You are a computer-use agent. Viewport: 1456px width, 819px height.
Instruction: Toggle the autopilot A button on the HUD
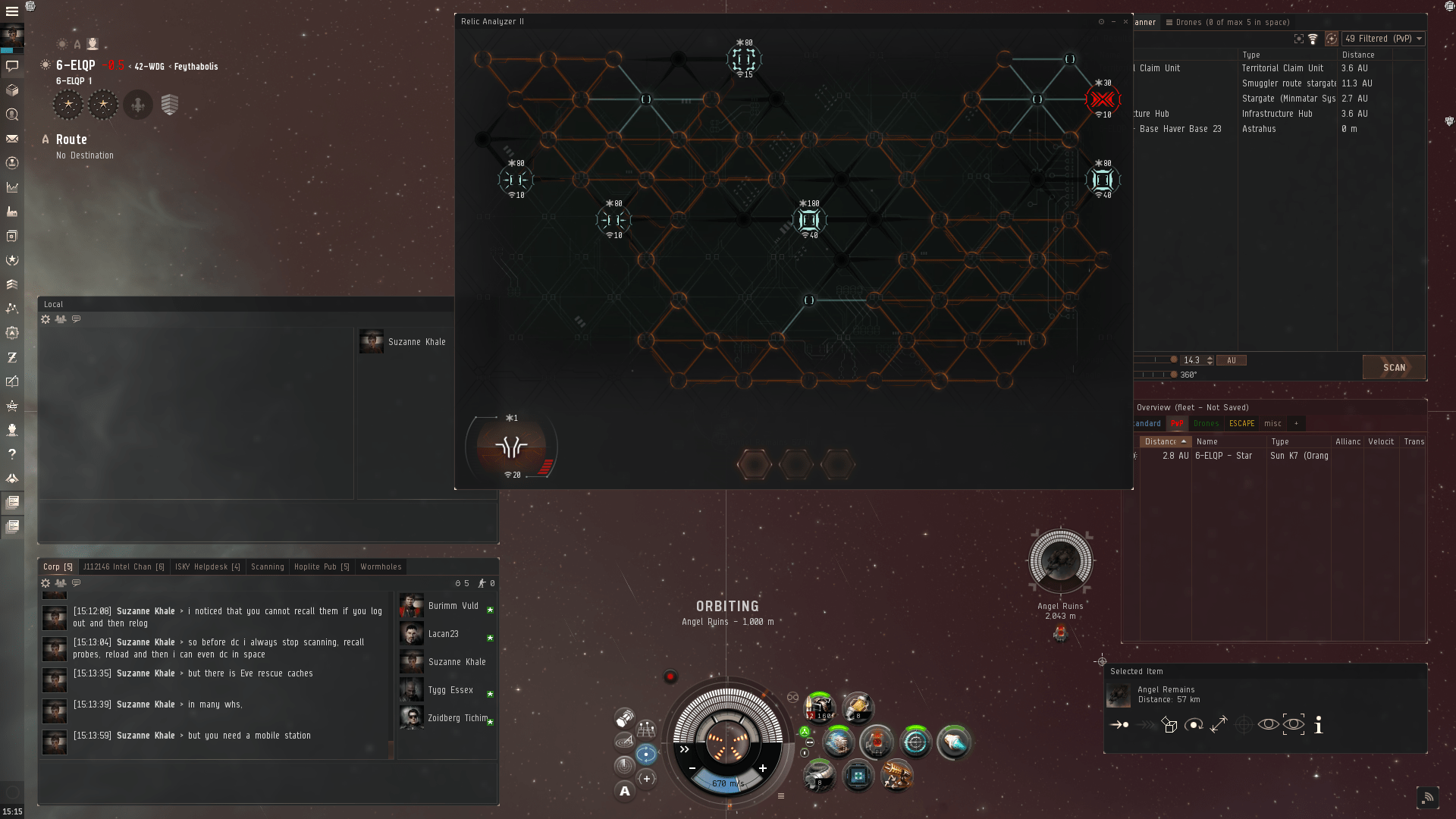click(x=624, y=790)
